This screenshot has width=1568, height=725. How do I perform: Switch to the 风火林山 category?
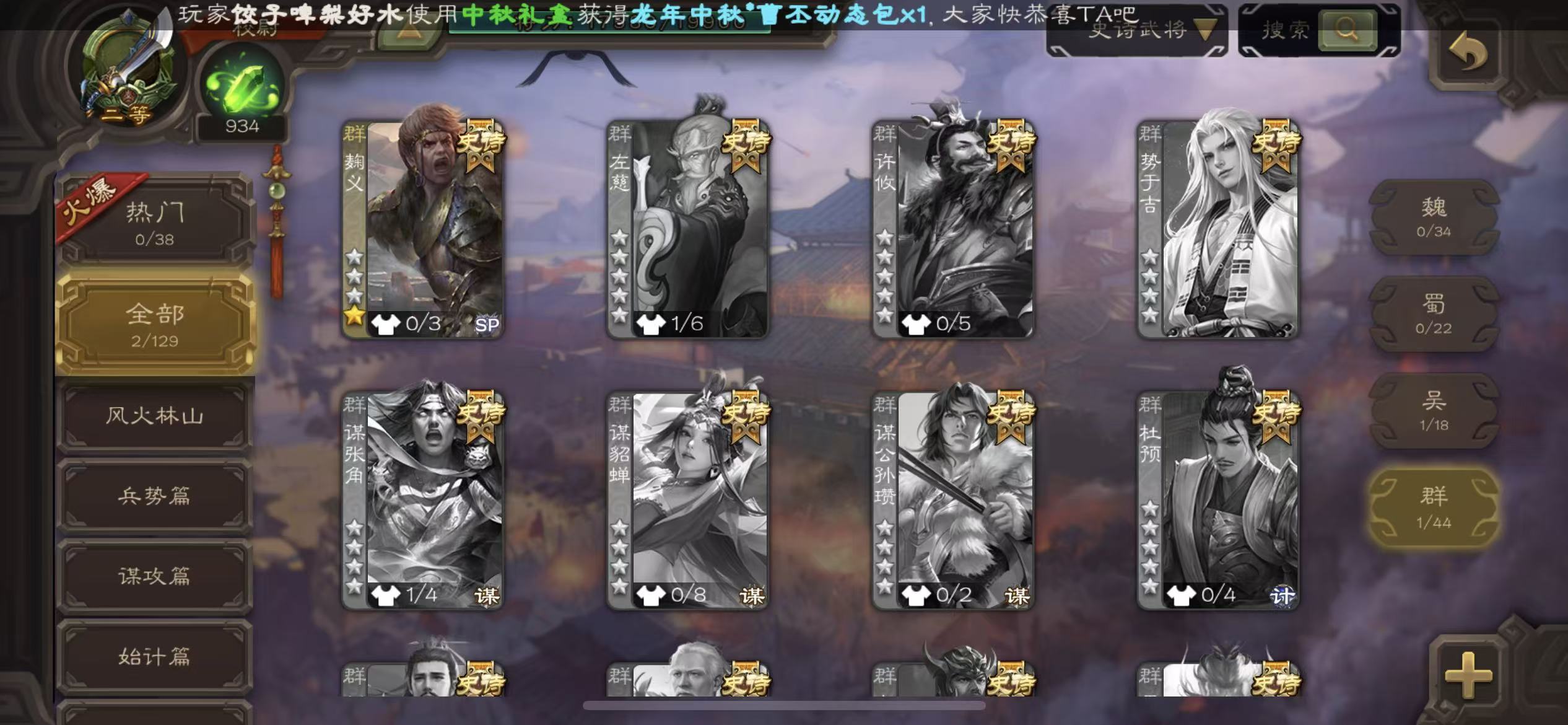(155, 415)
